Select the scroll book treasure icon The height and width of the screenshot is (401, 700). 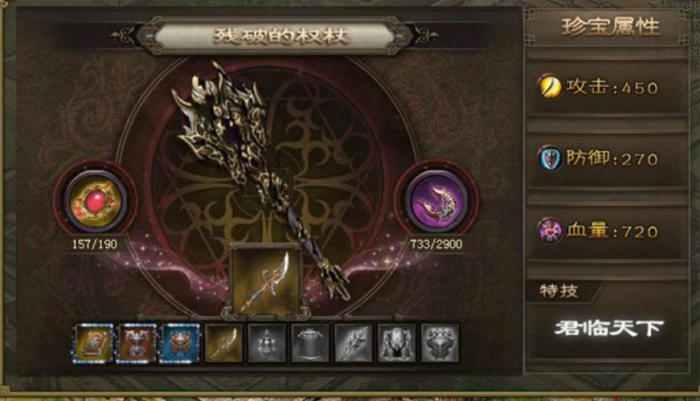pyautogui.click(x=91, y=343)
